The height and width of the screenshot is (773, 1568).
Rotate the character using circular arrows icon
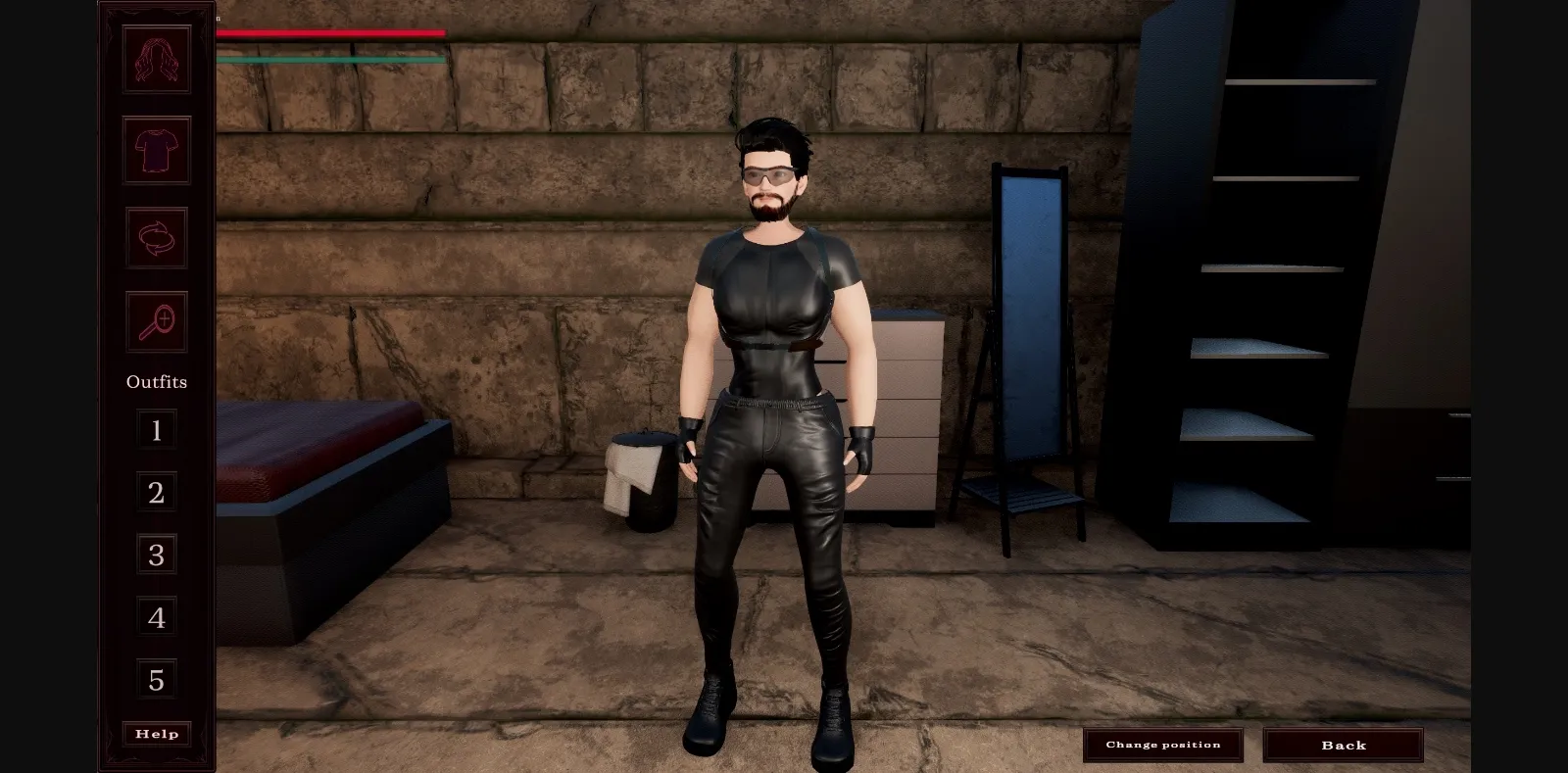[155, 238]
